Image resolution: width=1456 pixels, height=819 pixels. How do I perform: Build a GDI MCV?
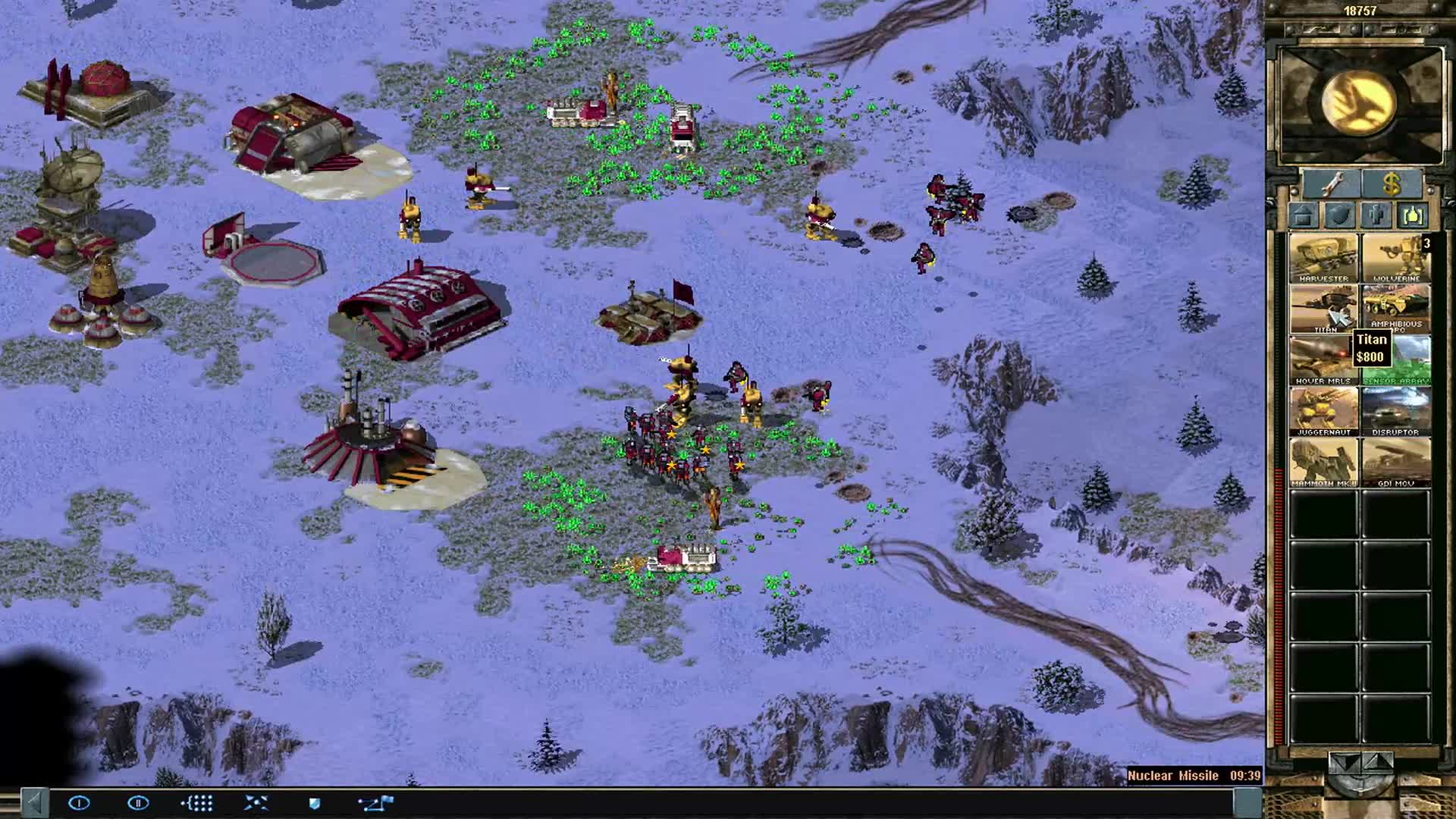pos(1395,461)
